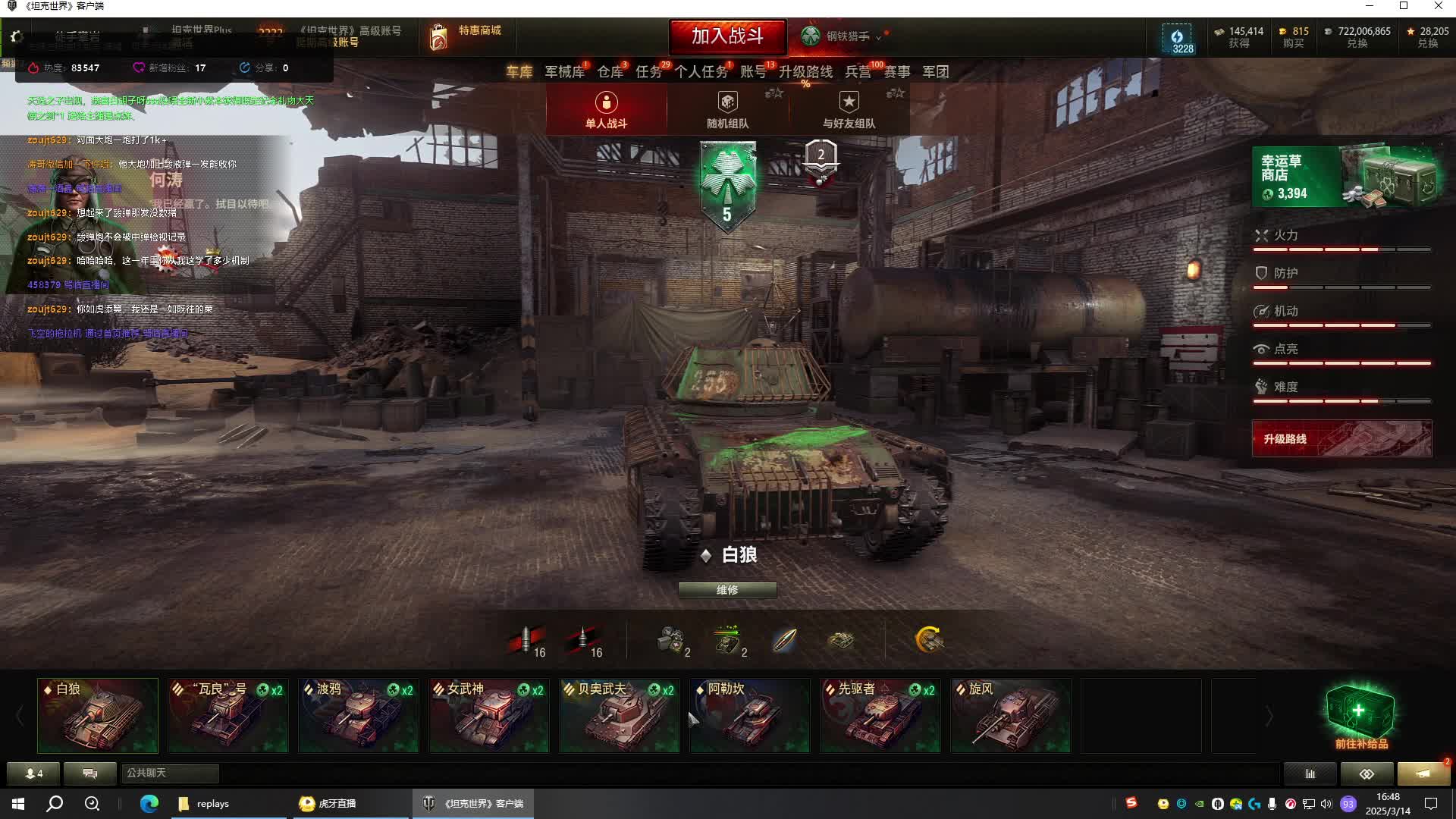Click the 维修 repair button
This screenshot has height=819, width=1456.
tap(727, 590)
